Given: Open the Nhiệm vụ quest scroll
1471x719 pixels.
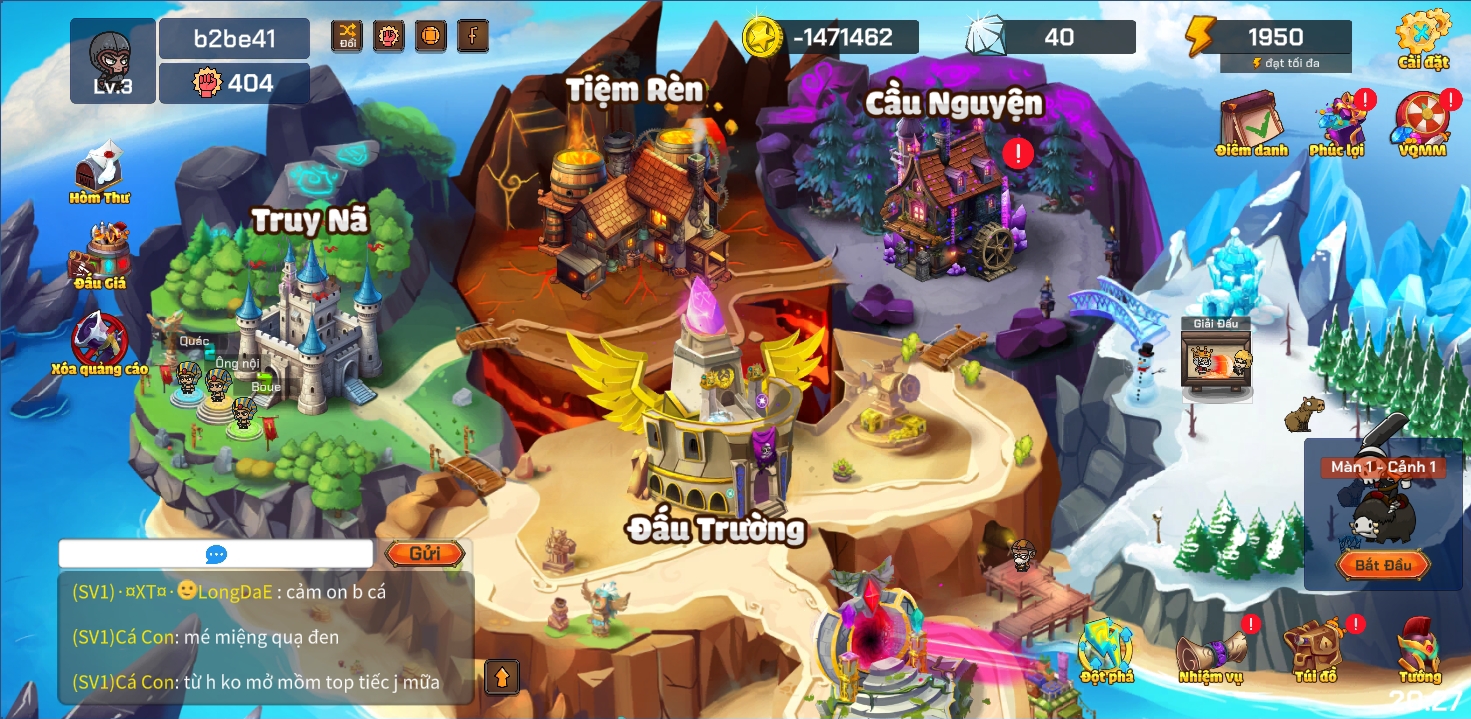Looking at the screenshot, I should point(1210,650).
